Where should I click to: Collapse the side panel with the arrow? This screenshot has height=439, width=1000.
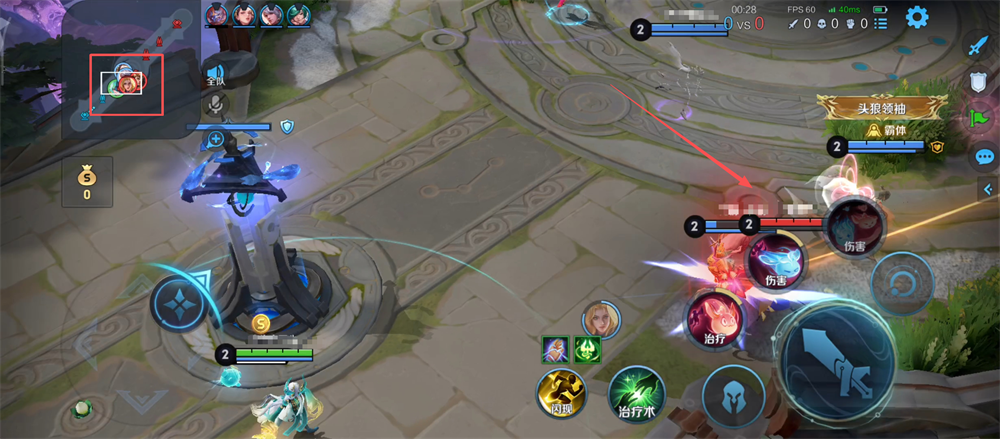[x=985, y=189]
